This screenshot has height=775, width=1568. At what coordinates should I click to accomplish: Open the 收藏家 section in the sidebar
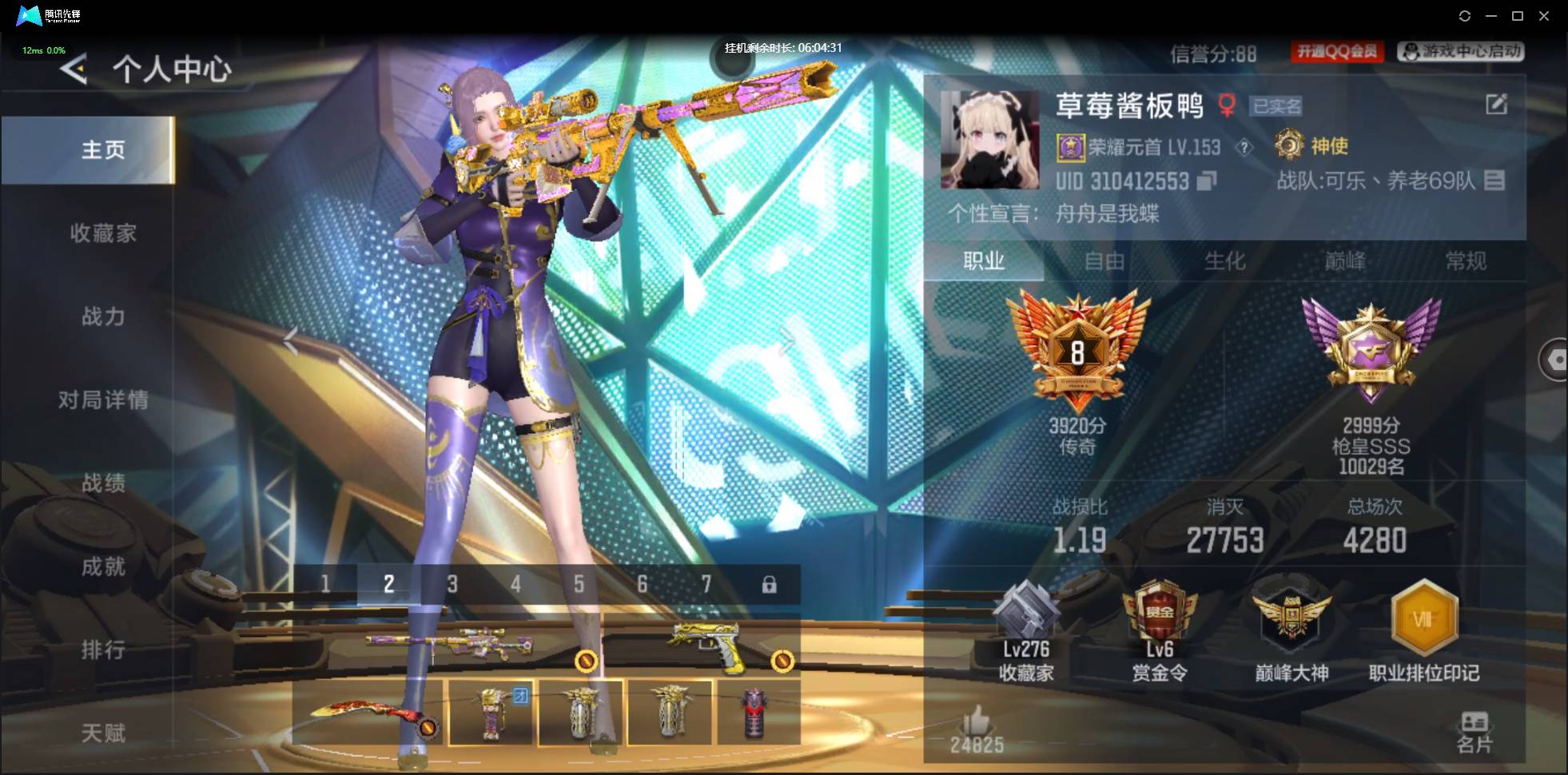[103, 232]
